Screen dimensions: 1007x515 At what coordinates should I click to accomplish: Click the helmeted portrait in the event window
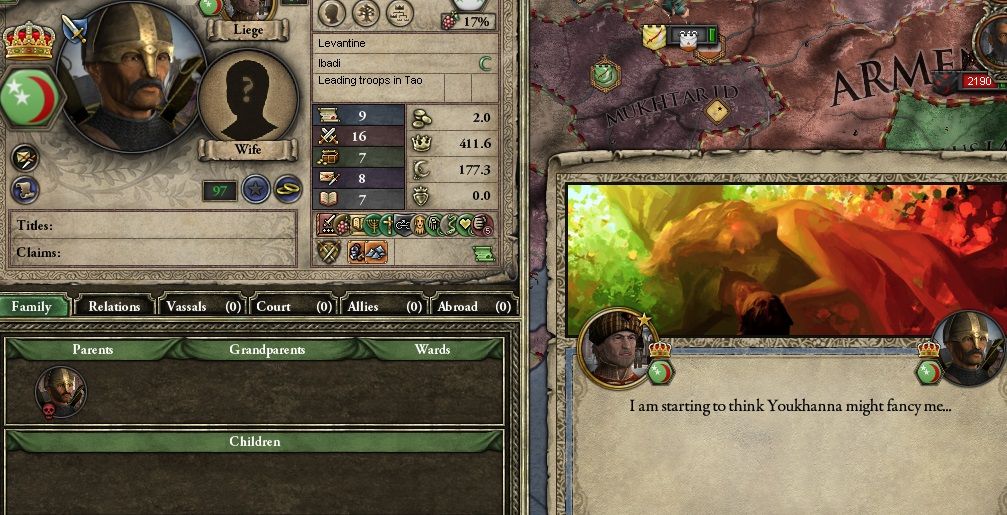pyautogui.click(x=969, y=348)
